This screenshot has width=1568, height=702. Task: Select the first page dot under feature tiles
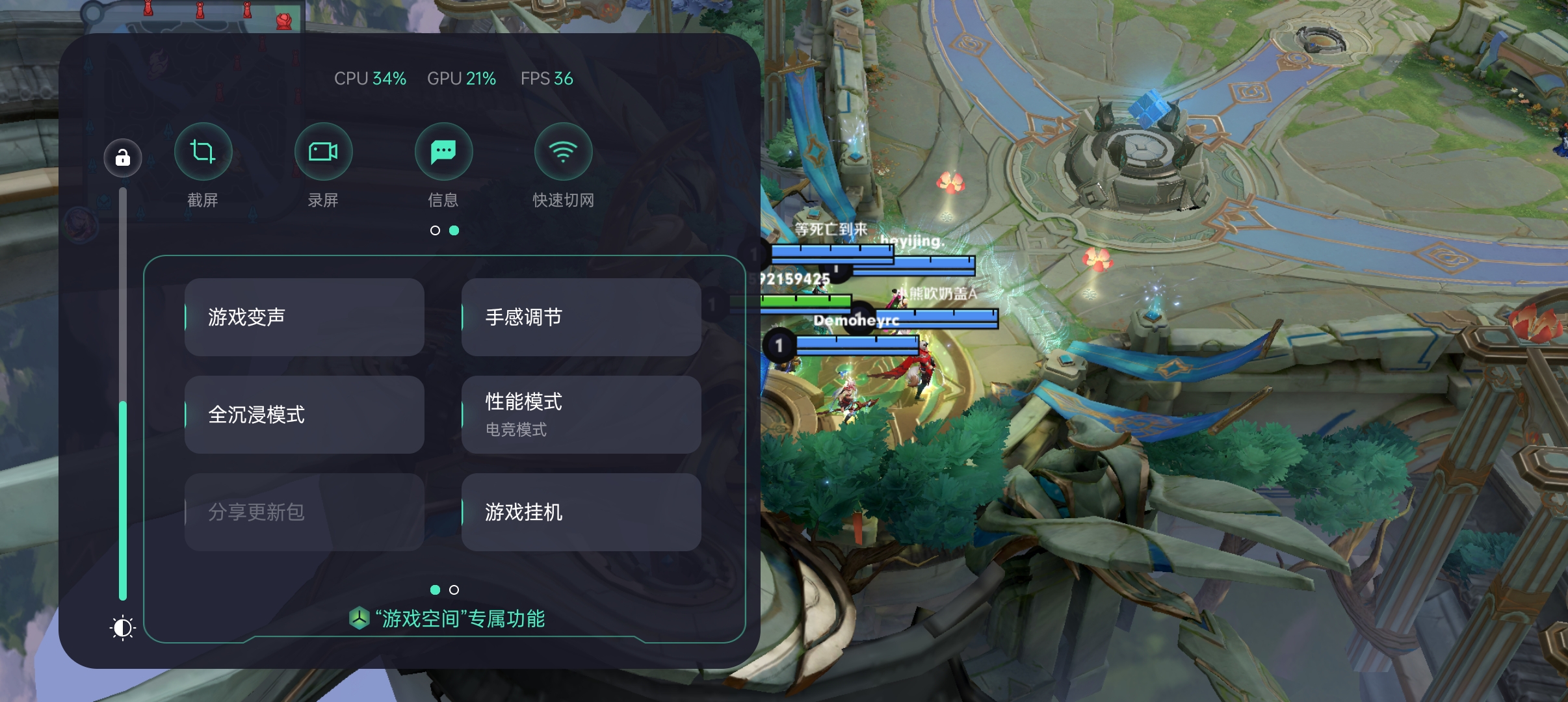(x=434, y=590)
